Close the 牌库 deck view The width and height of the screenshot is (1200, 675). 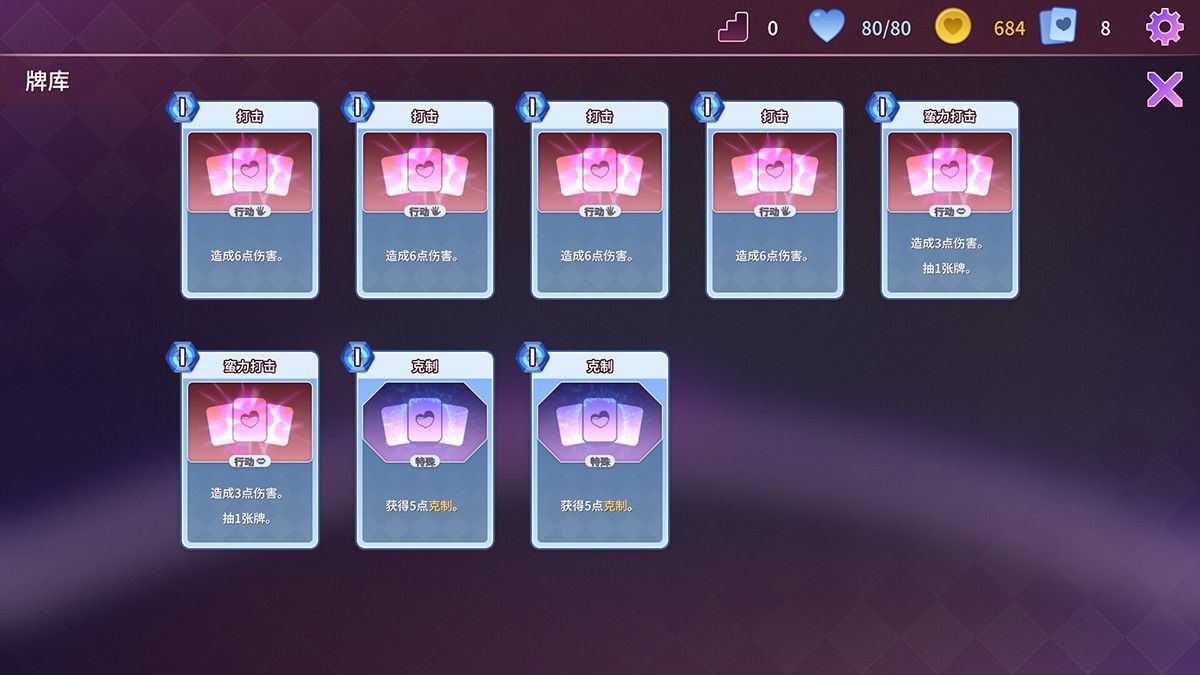click(1164, 89)
